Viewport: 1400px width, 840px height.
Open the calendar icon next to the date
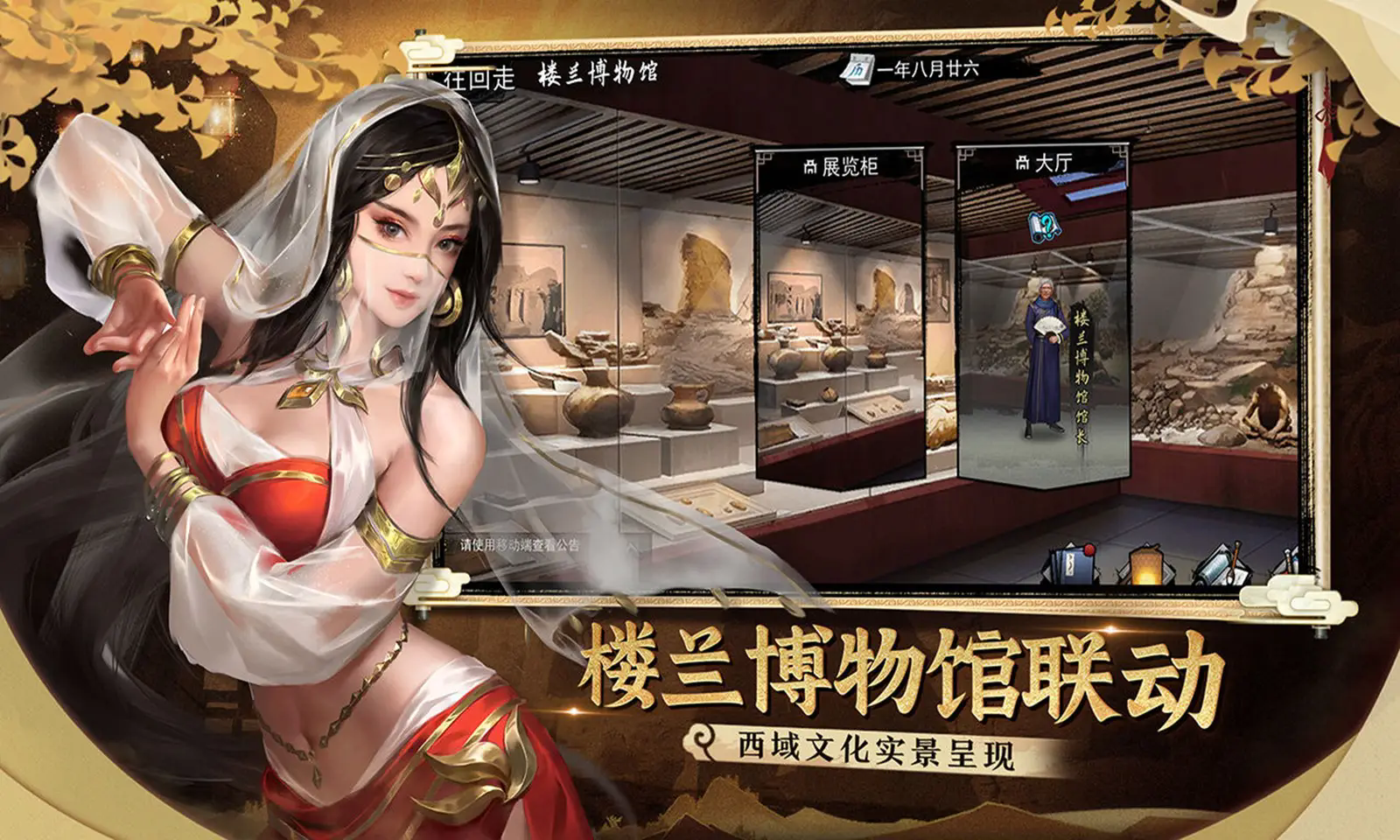[861, 75]
